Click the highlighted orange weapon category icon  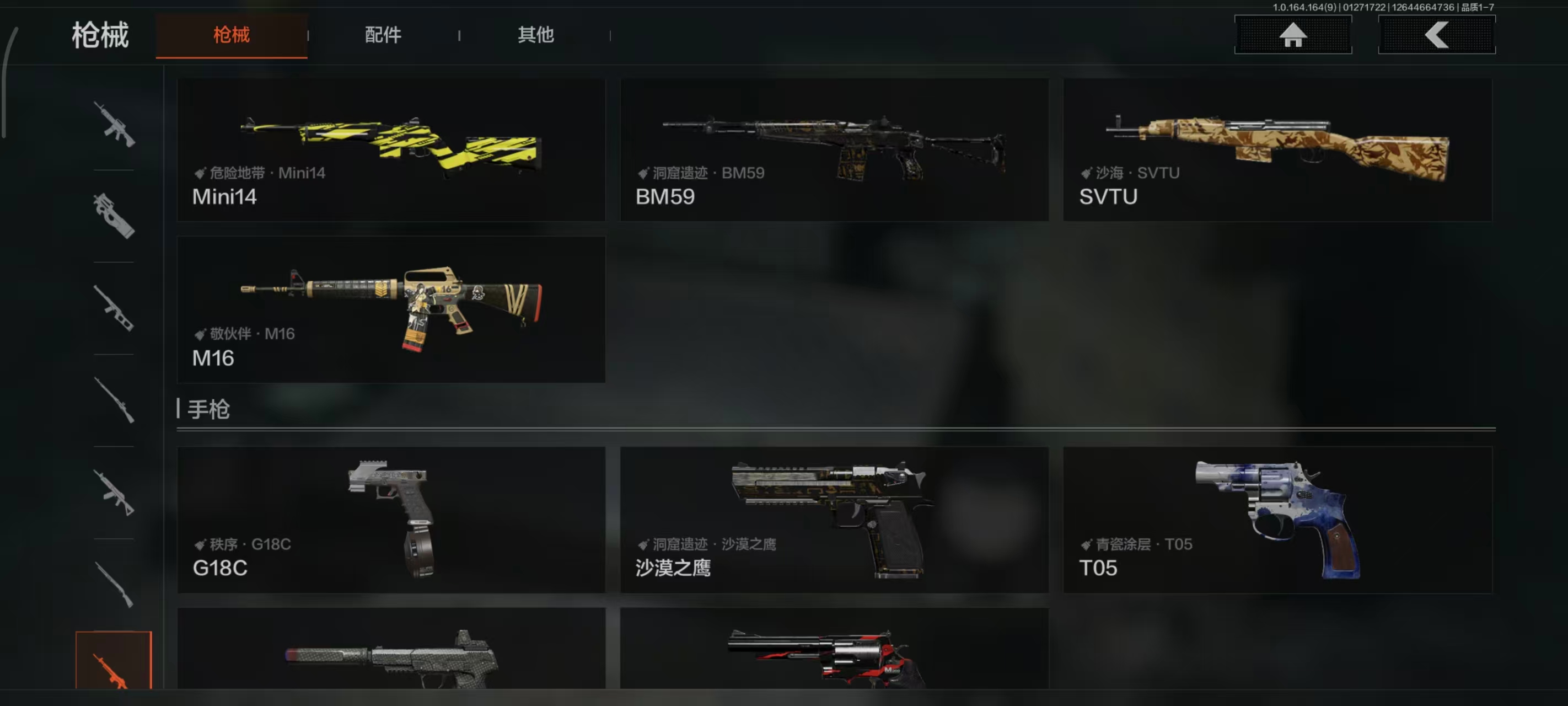115,670
